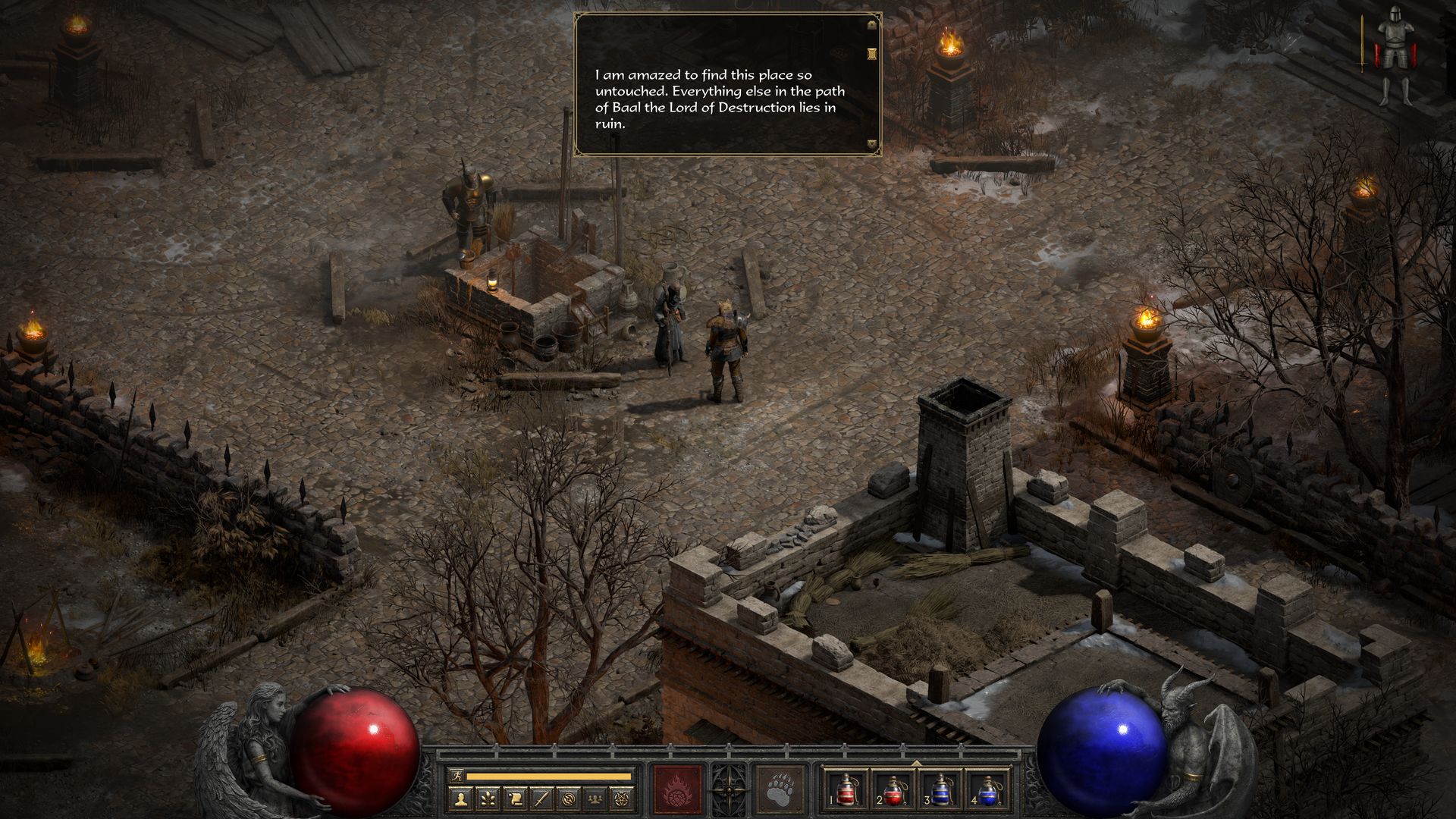Toggle the run/walk button
Viewport: 1456px width, 819px height.
[x=455, y=776]
